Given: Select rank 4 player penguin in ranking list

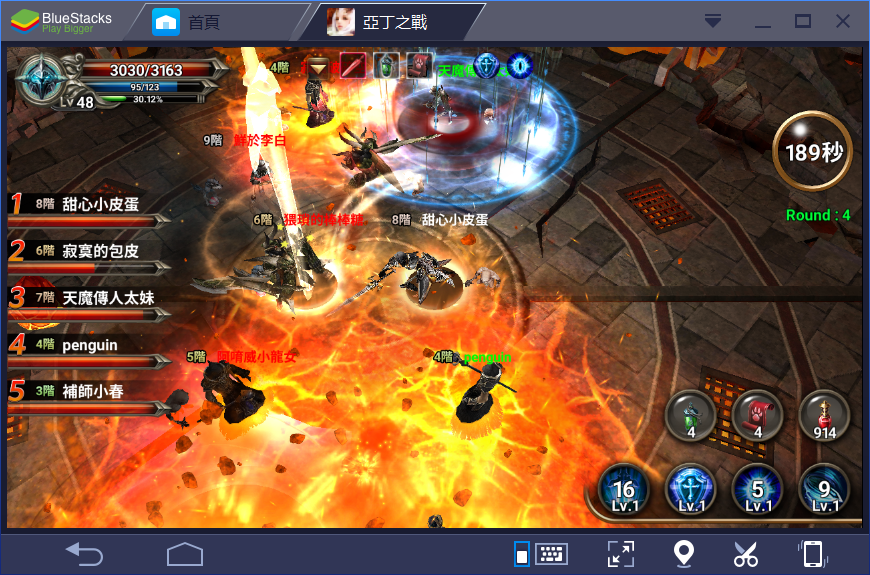Looking at the screenshot, I should click(90, 346).
